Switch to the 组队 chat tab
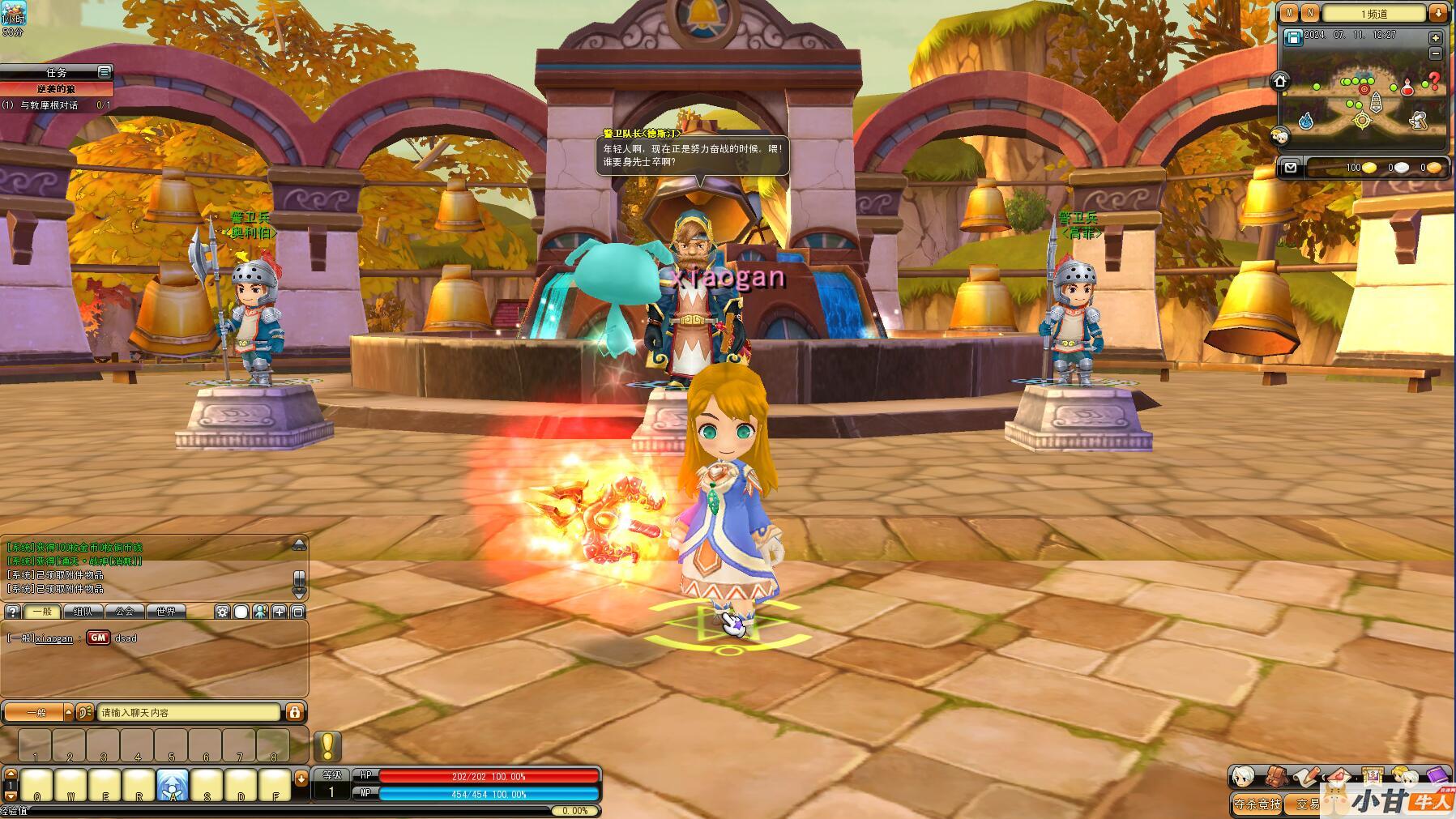Viewport: 1456px width, 819px height. (83, 612)
